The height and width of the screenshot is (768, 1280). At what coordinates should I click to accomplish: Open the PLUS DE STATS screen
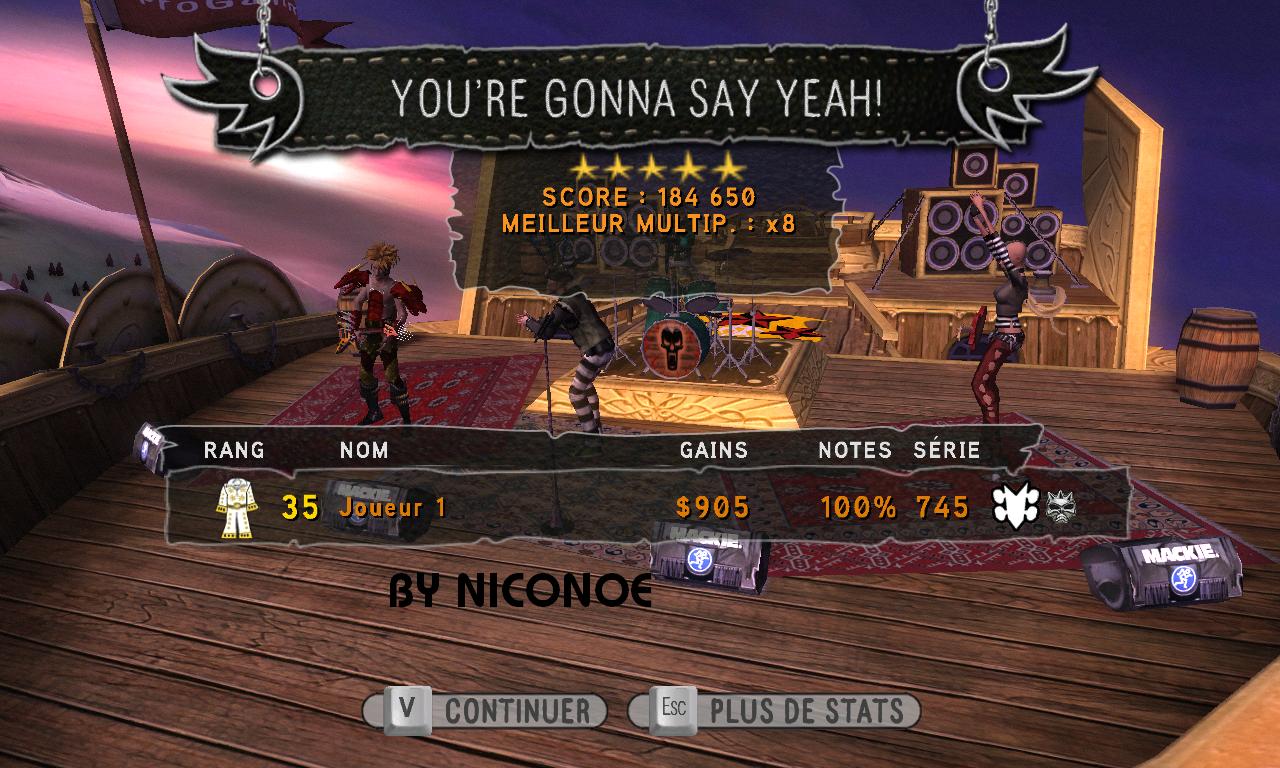click(776, 711)
